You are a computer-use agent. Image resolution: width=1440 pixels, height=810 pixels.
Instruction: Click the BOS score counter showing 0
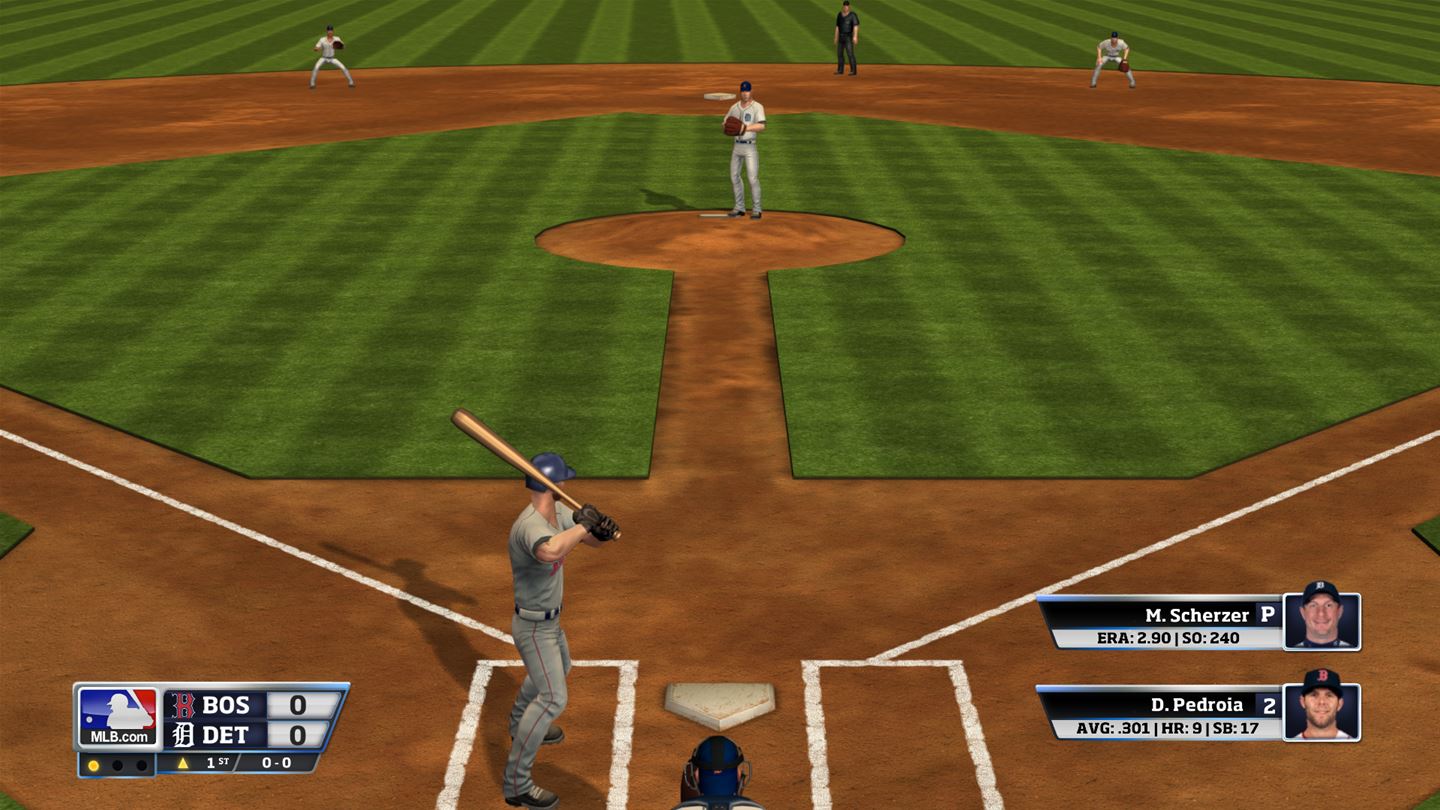298,703
